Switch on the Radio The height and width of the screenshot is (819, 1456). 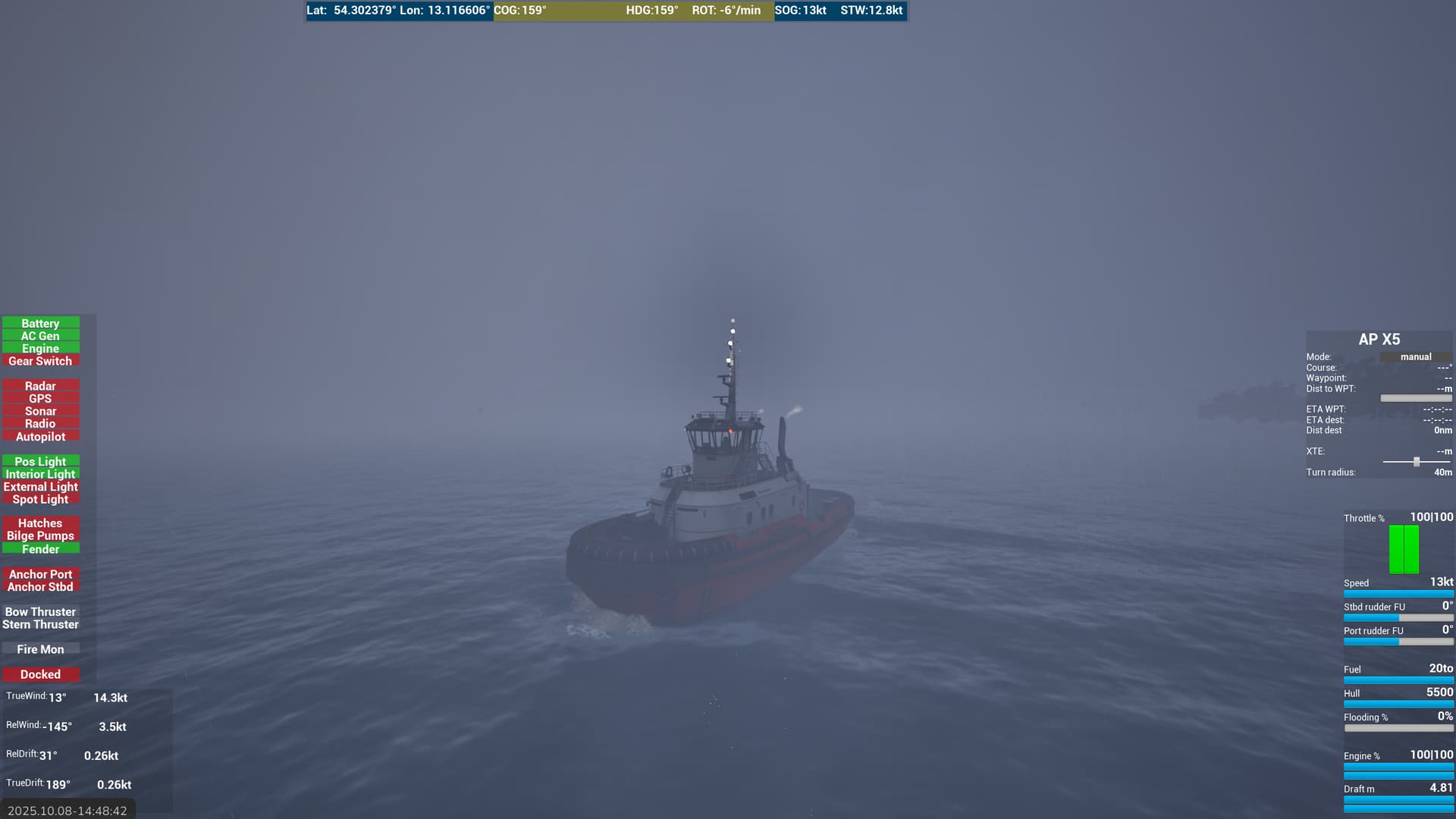[x=40, y=424]
